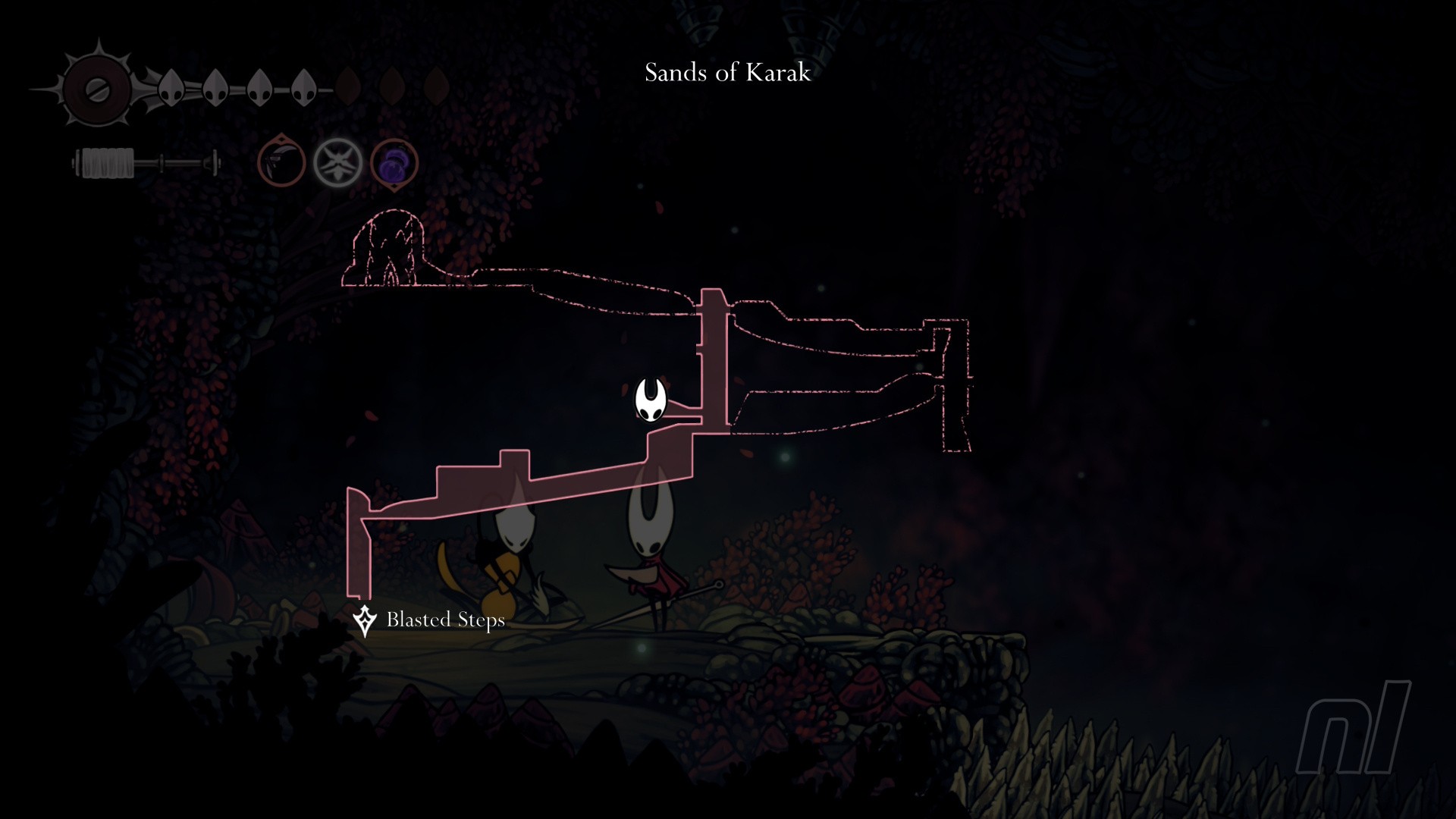The width and height of the screenshot is (1456, 819).
Task: Click Hornet's head position marker on map
Action: pyautogui.click(x=651, y=400)
